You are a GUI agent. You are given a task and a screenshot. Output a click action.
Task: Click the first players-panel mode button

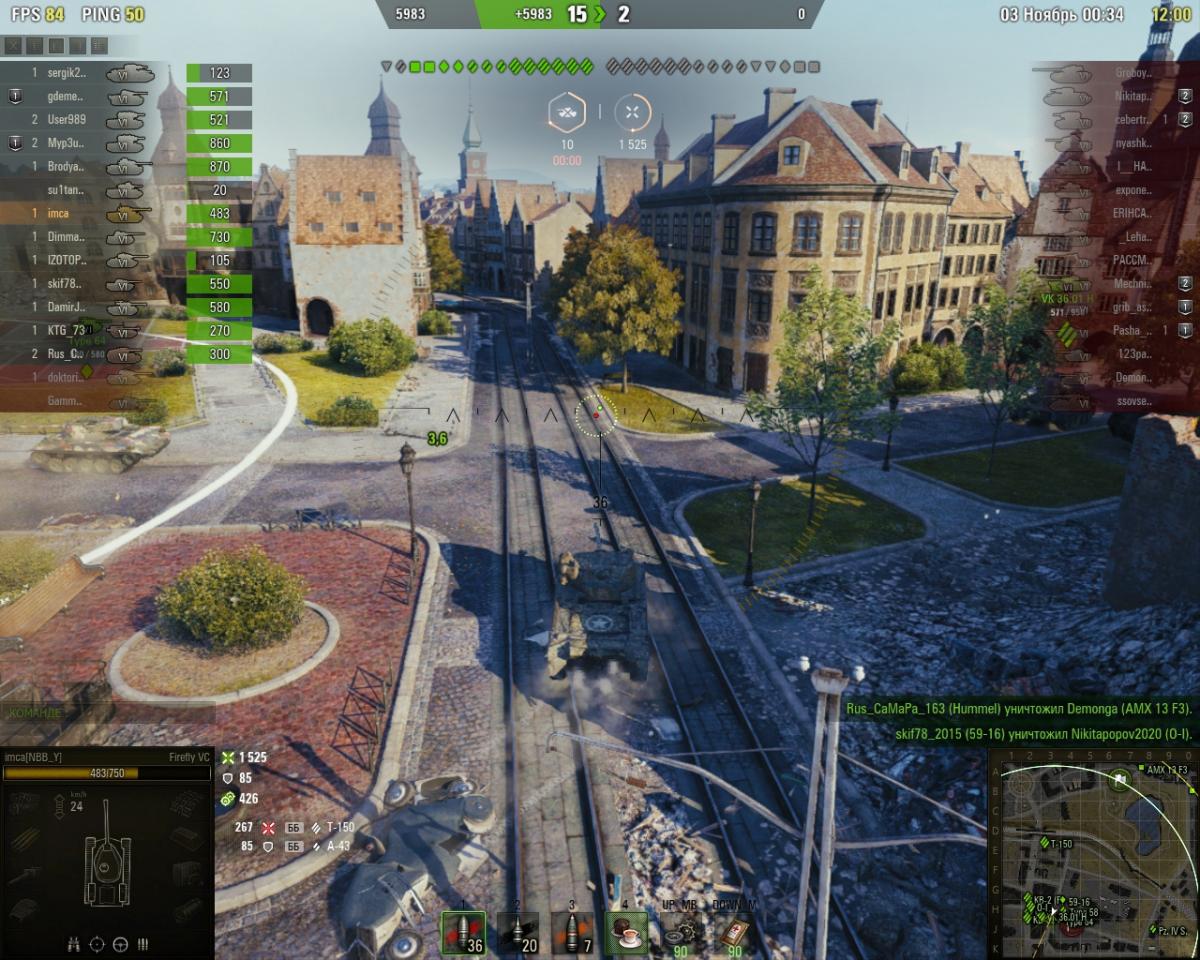(x=13, y=45)
